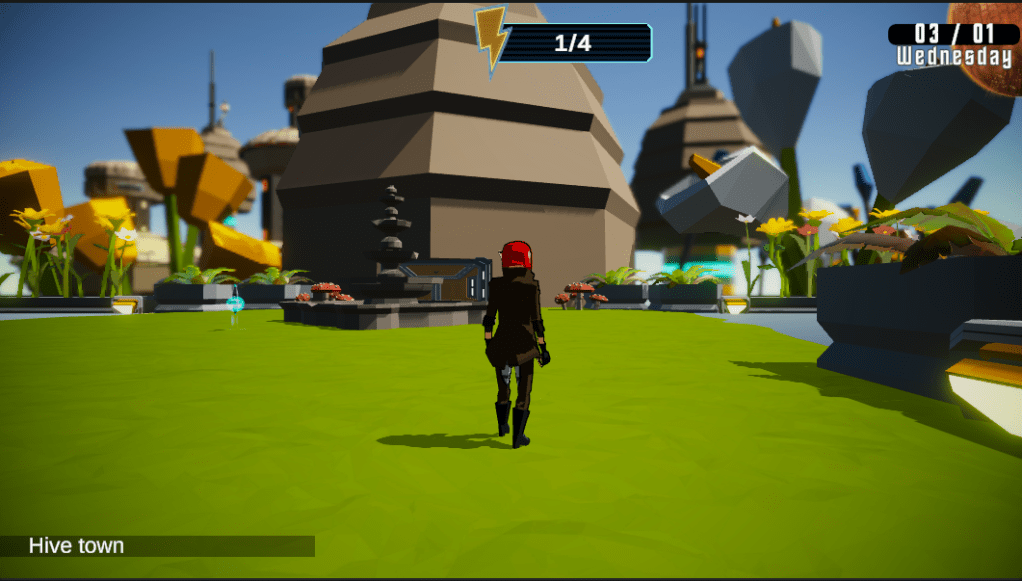This screenshot has width=1022, height=581.
Task: Open the 03 / 01 Wednesday calendar display
Action: tap(953, 45)
